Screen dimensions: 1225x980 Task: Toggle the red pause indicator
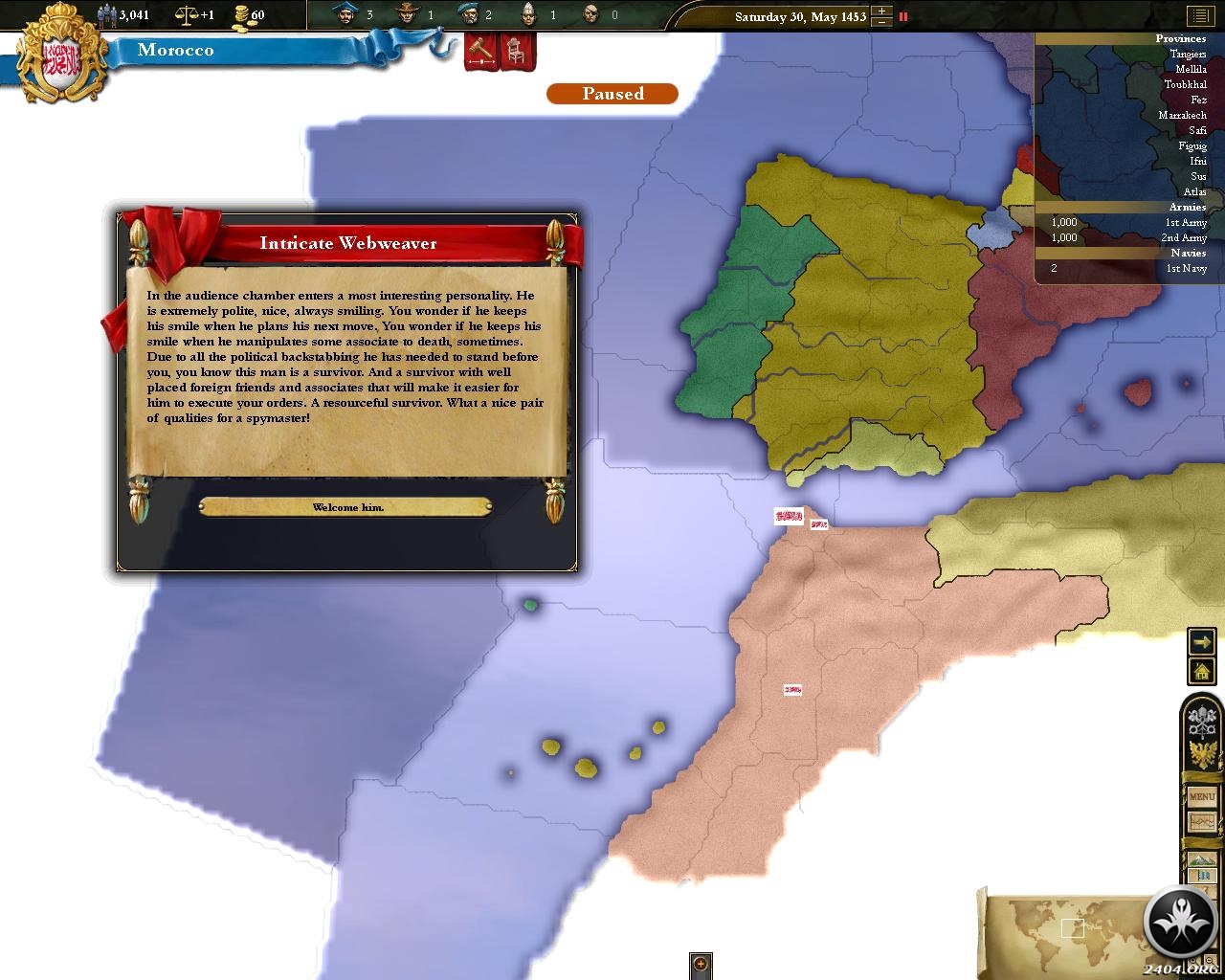coord(902,16)
